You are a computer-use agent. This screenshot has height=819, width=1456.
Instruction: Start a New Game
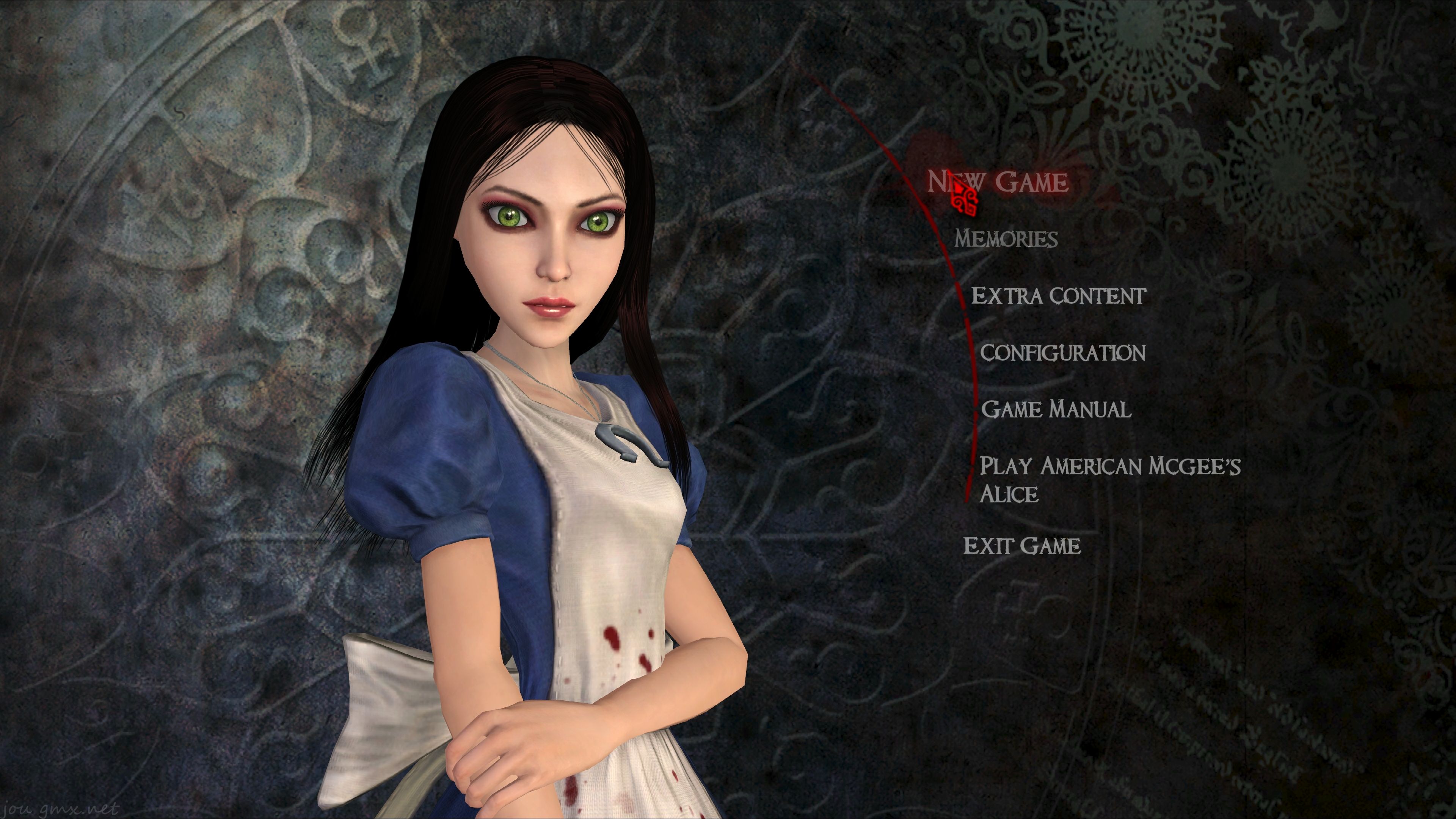(998, 182)
